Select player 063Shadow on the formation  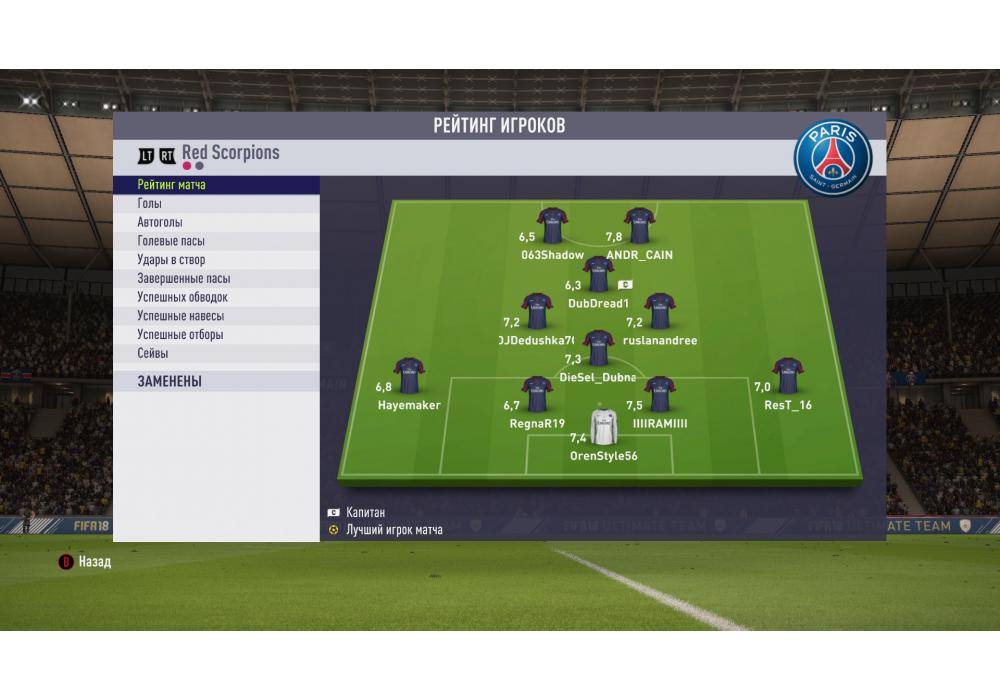(552, 226)
